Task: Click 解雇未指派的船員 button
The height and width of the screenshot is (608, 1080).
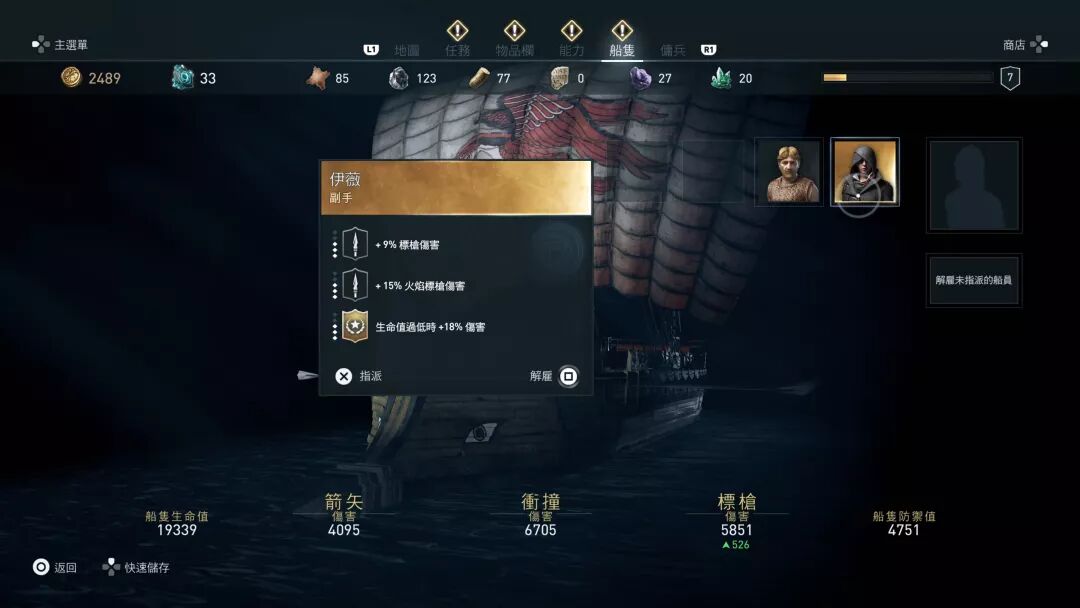Action: (973, 280)
